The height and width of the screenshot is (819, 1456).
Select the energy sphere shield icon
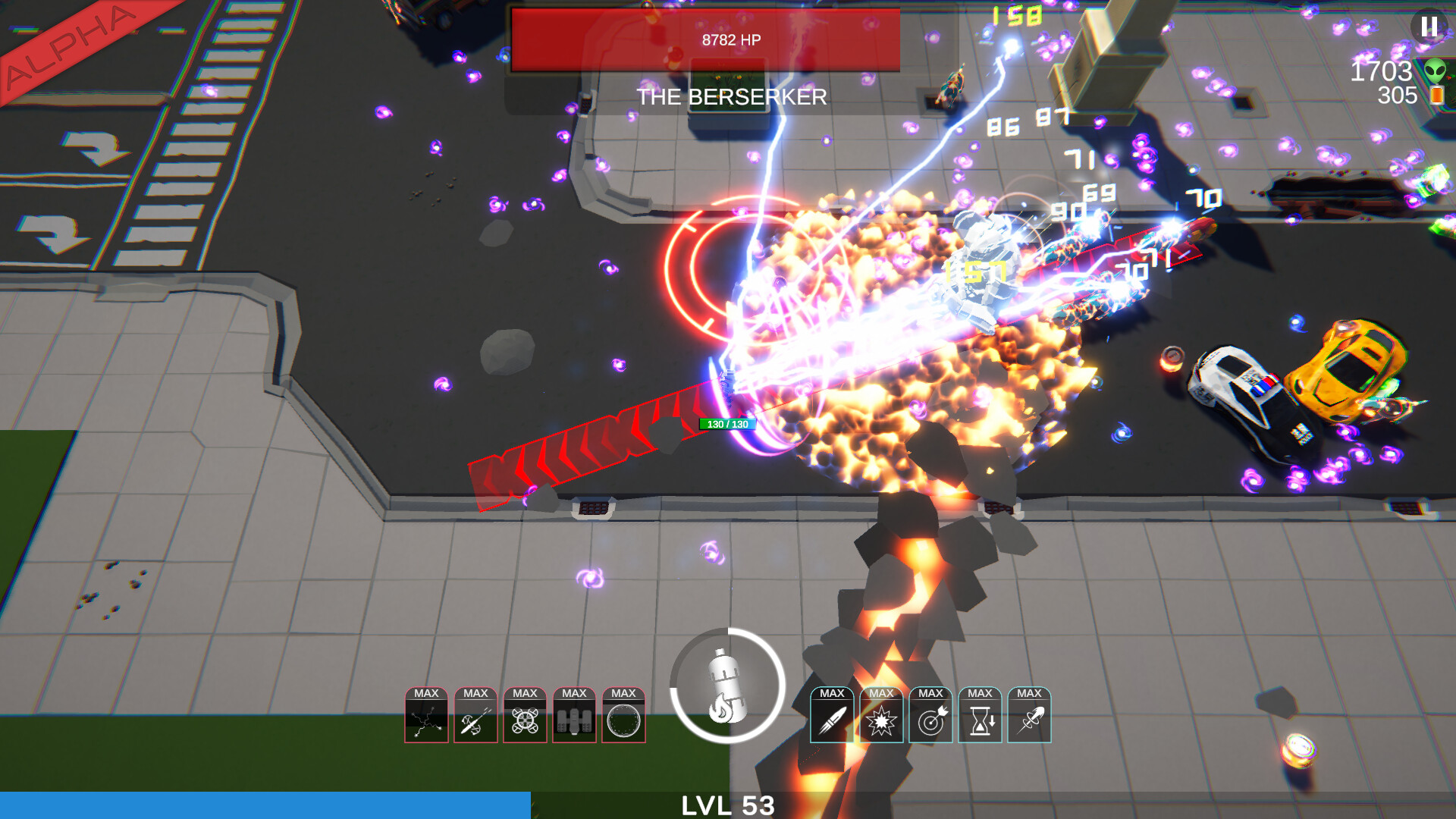tap(624, 717)
